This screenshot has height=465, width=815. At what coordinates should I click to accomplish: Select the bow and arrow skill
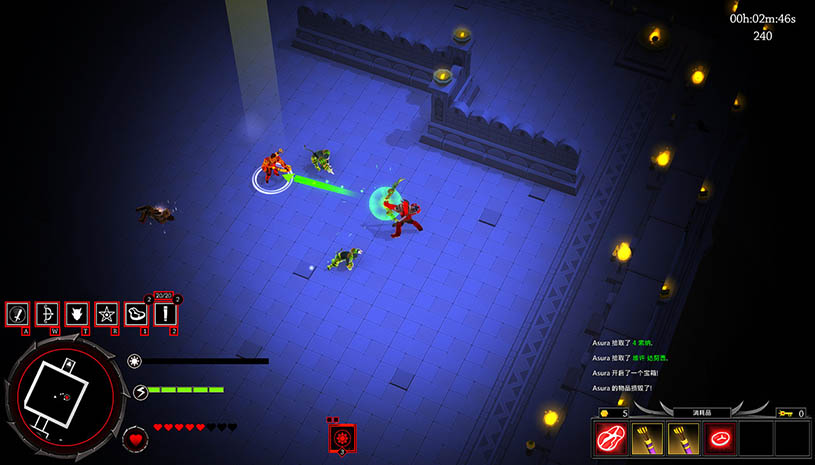[46, 314]
